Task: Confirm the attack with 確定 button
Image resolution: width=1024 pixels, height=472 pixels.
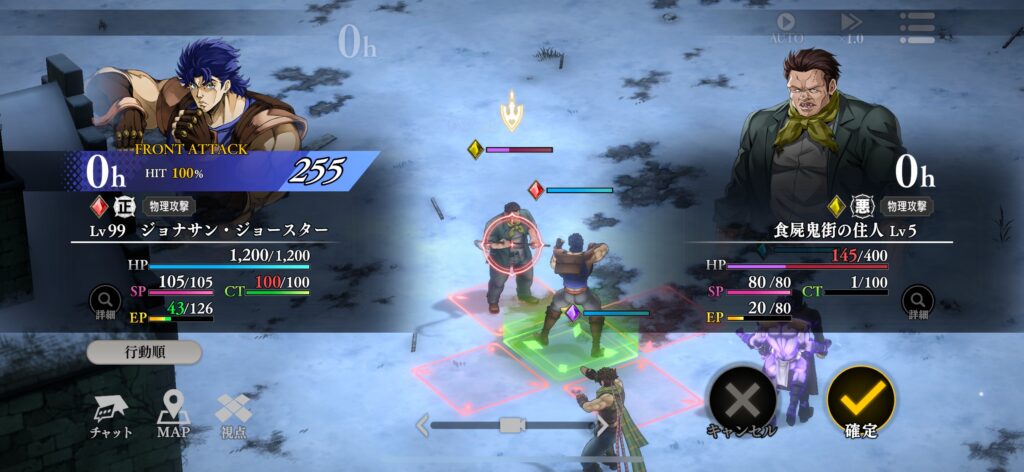Action: click(x=861, y=400)
